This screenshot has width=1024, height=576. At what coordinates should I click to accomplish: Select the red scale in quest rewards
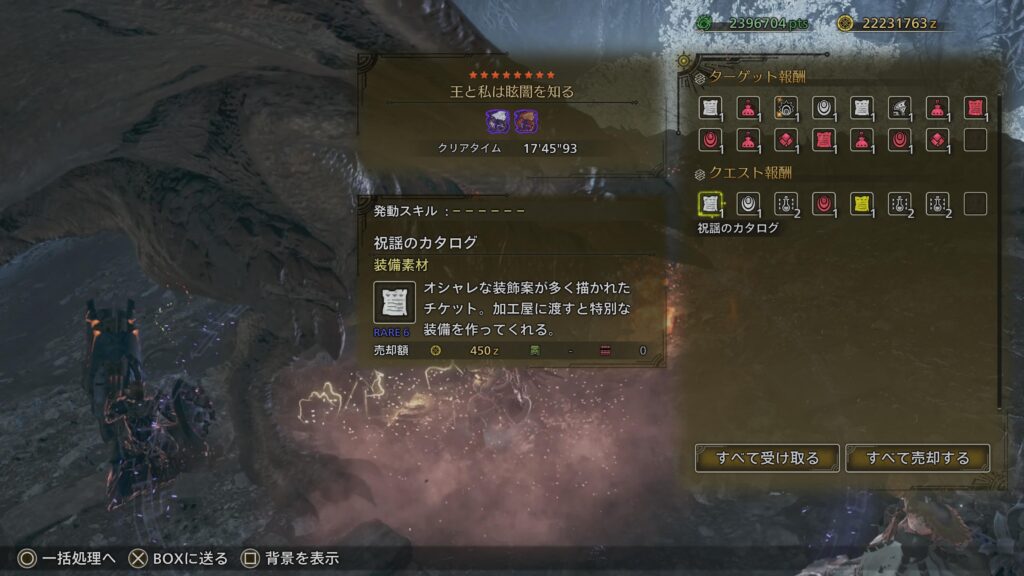point(823,204)
